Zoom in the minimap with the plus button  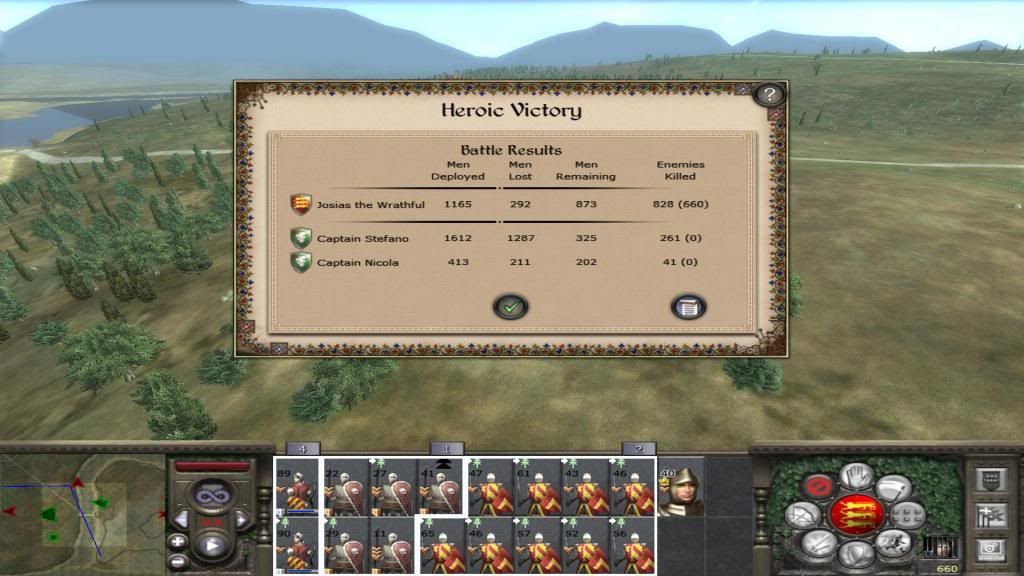178,541
